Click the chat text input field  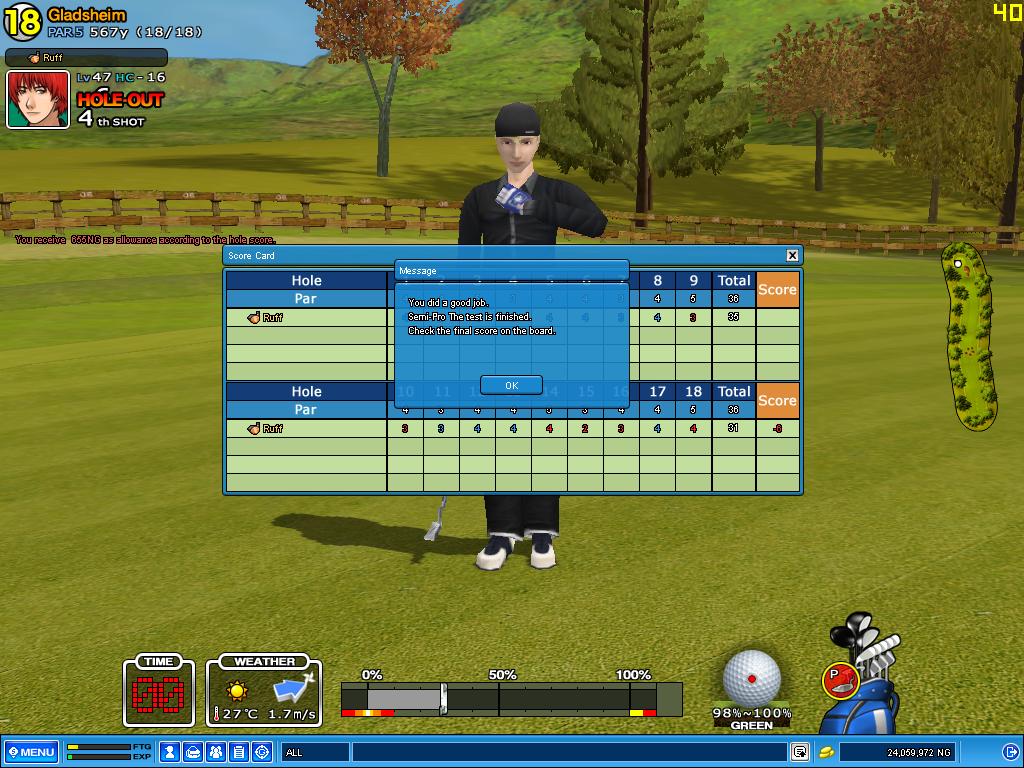570,752
